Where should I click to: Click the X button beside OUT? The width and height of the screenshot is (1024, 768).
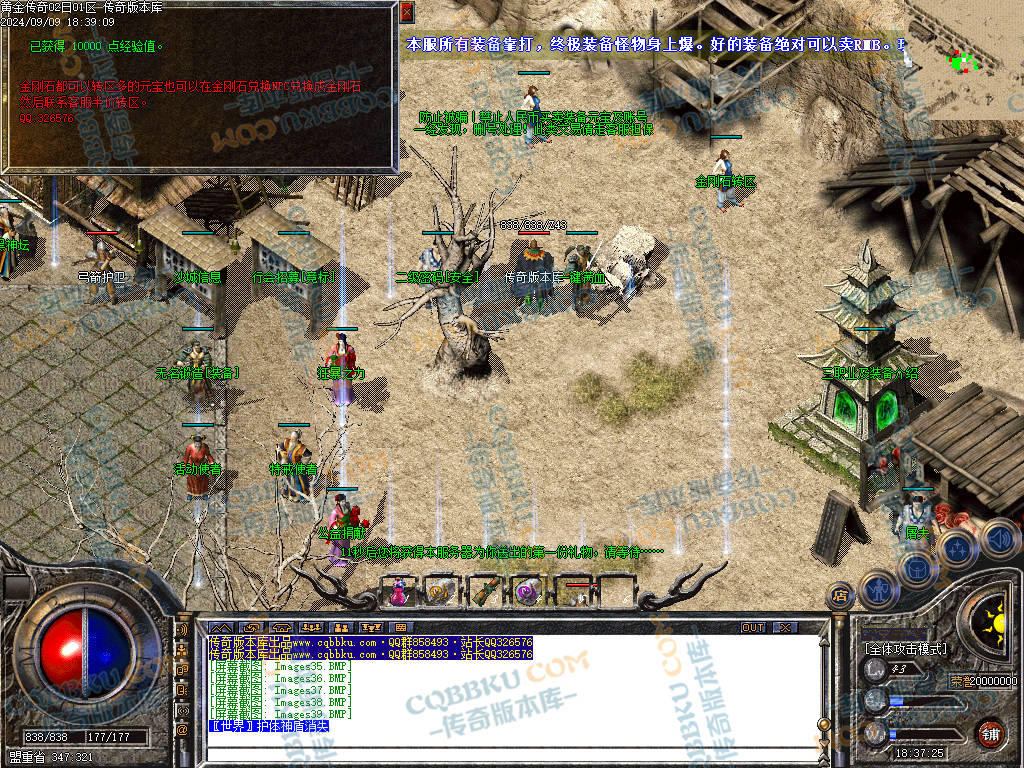(785, 627)
